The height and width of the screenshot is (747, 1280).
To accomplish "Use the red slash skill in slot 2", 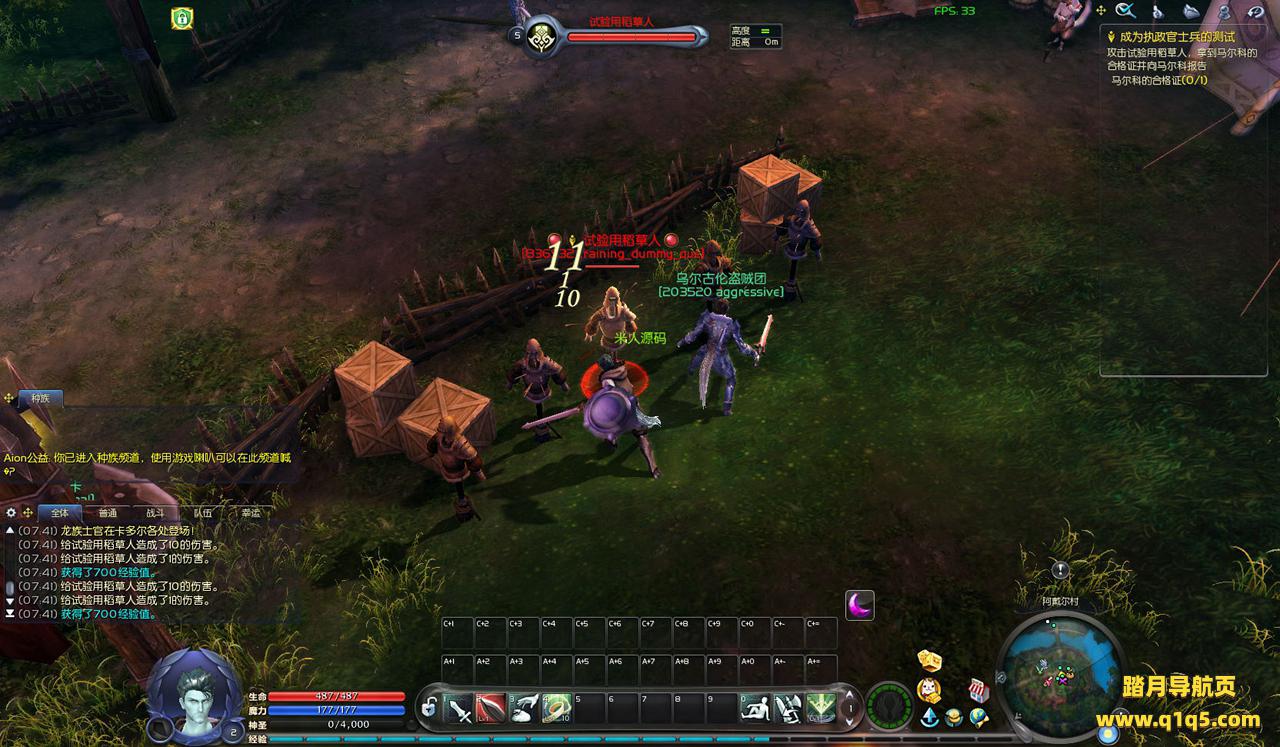I will (491, 708).
